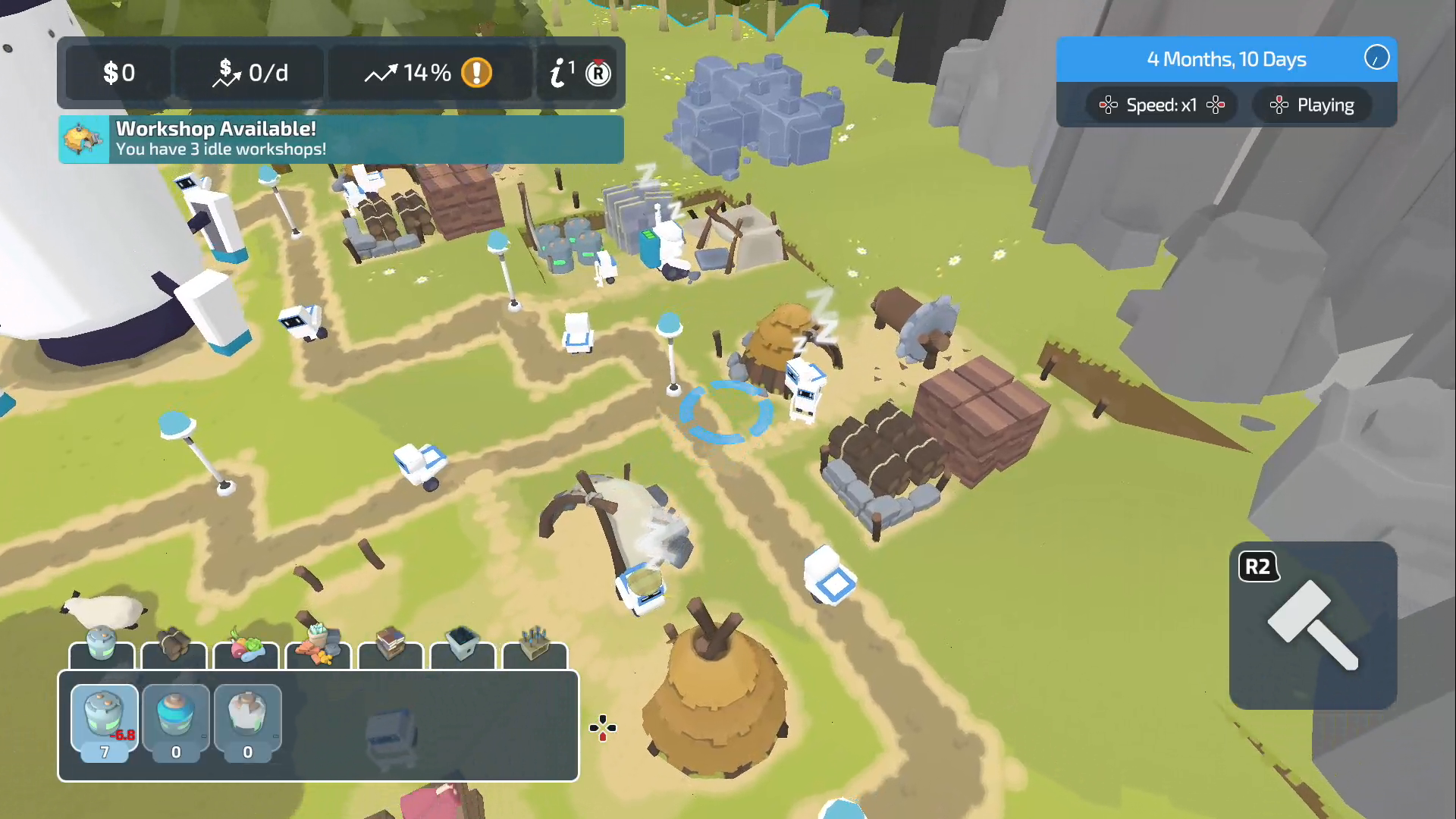Change game Speed from x1
Screen dimensions: 1456x819
(1162, 105)
